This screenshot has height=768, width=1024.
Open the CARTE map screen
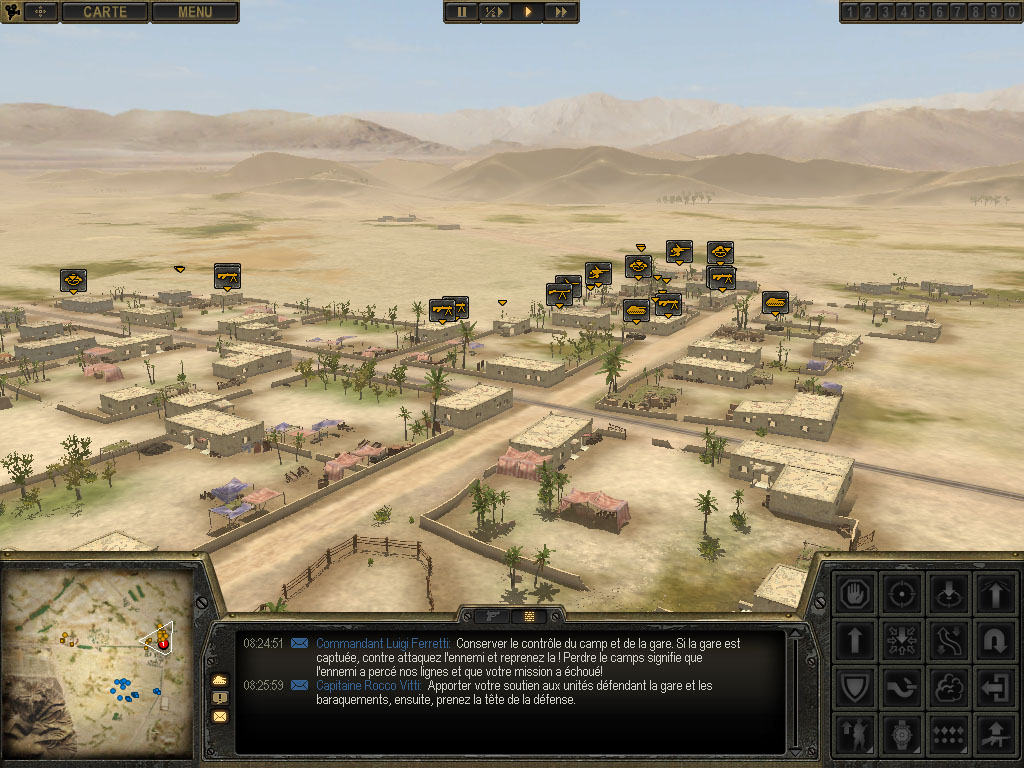pyautogui.click(x=105, y=12)
